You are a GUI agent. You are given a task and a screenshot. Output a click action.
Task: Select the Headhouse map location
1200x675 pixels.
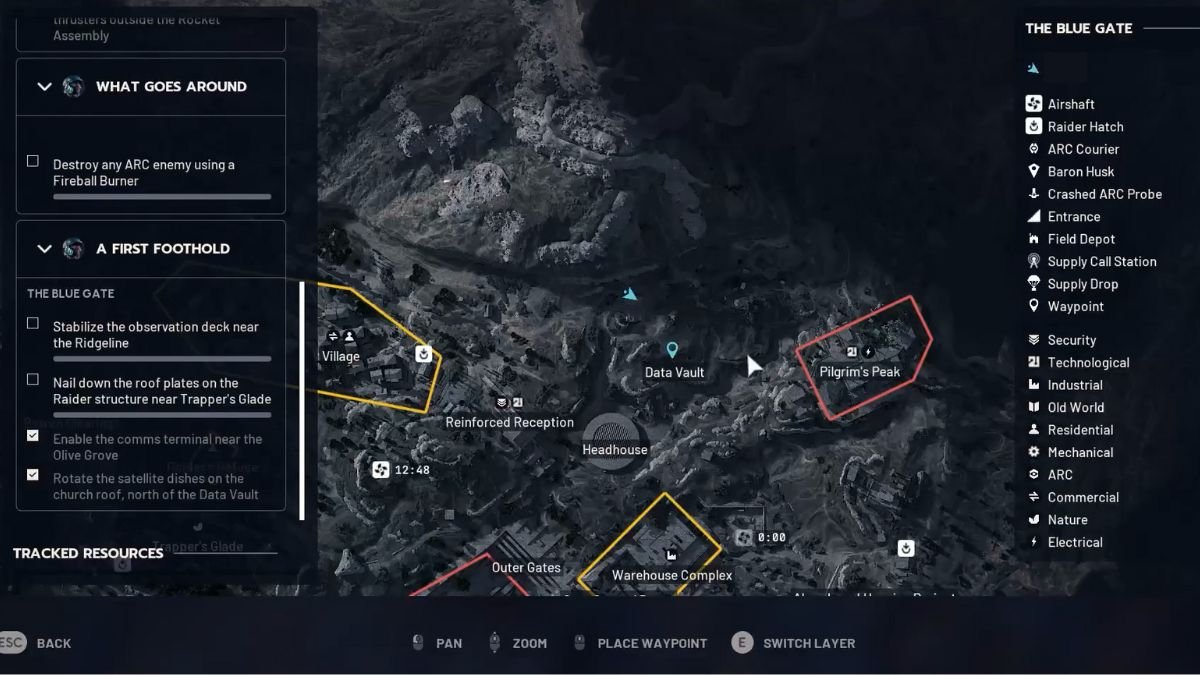pyautogui.click(x=614, y=439)
